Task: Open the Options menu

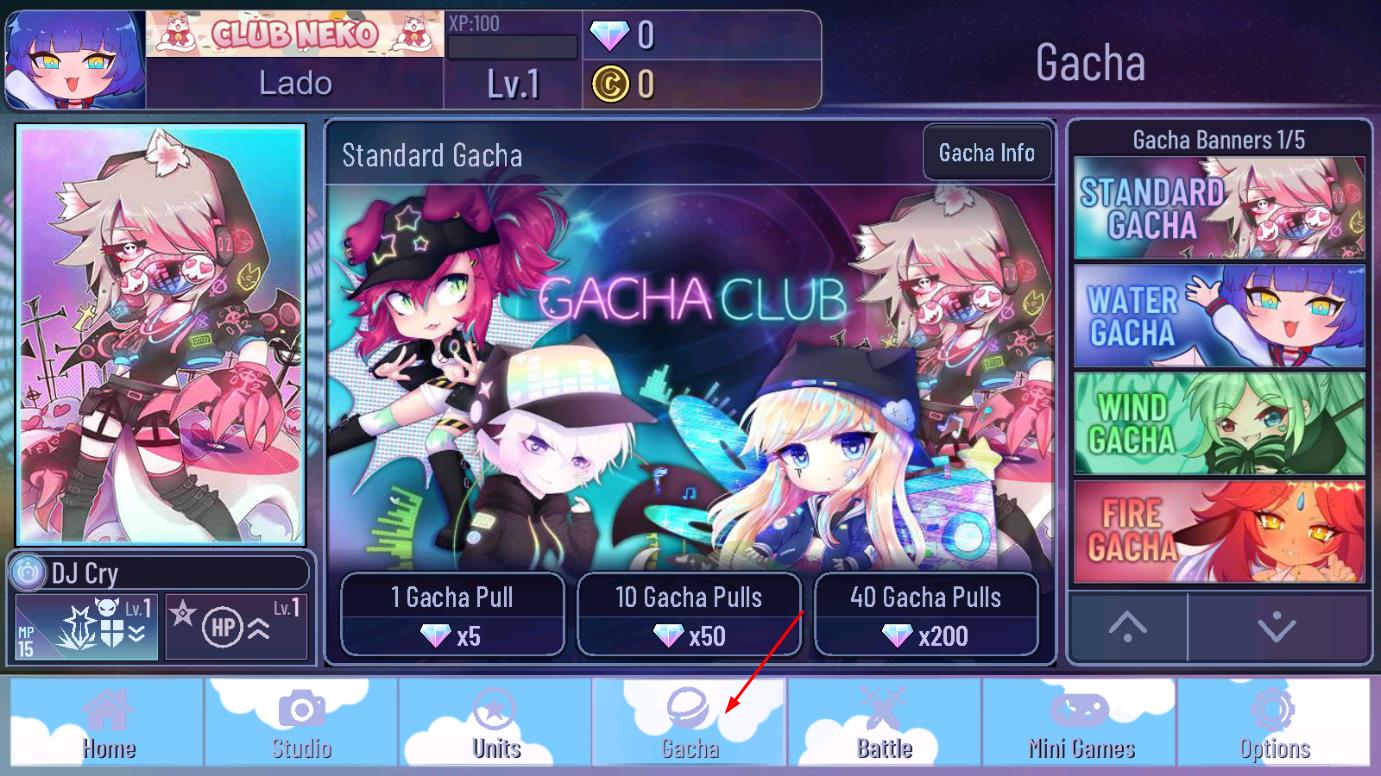Action: coord(1274,722)
